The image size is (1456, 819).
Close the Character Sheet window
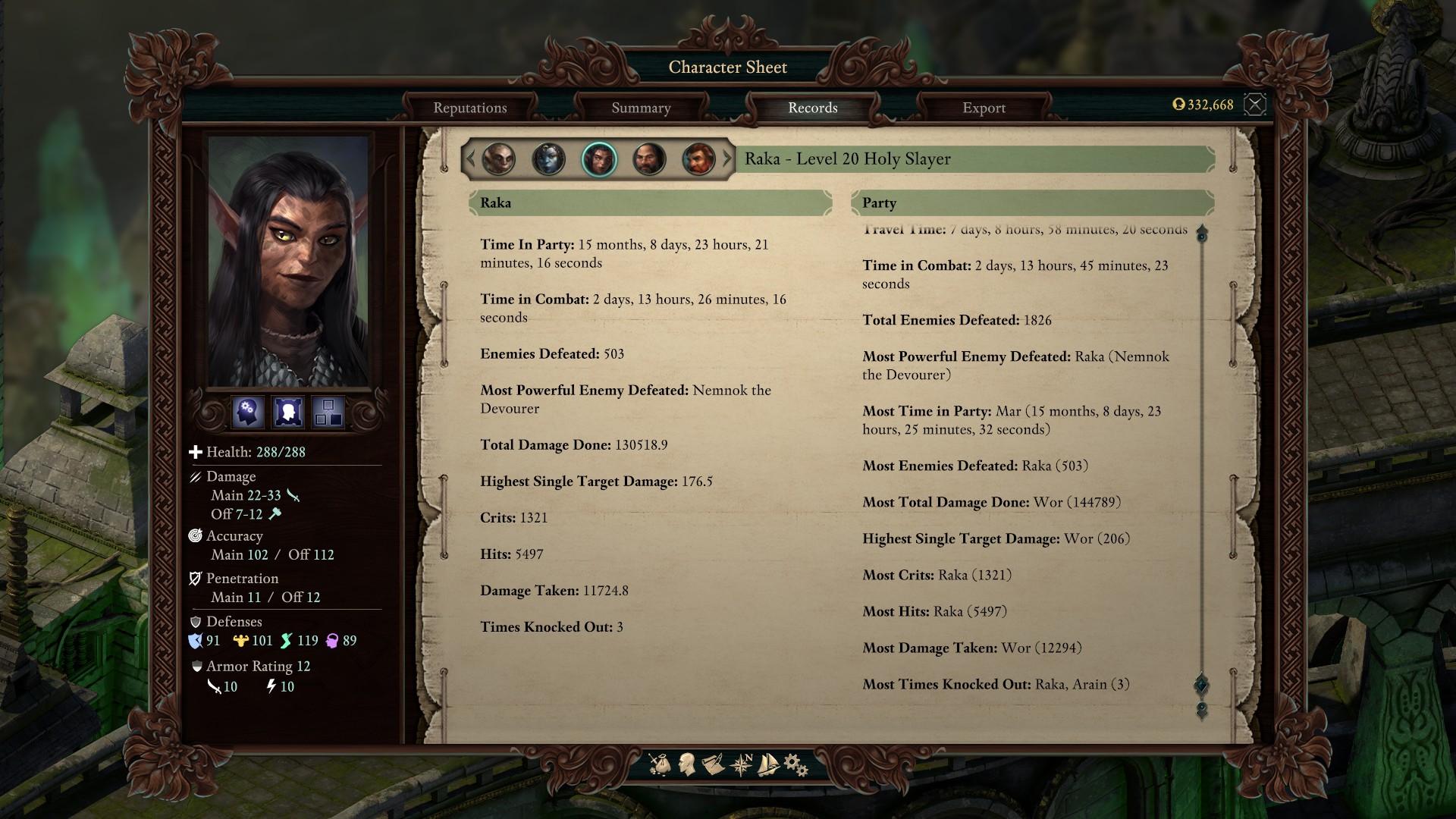[x=1255, y=105]
